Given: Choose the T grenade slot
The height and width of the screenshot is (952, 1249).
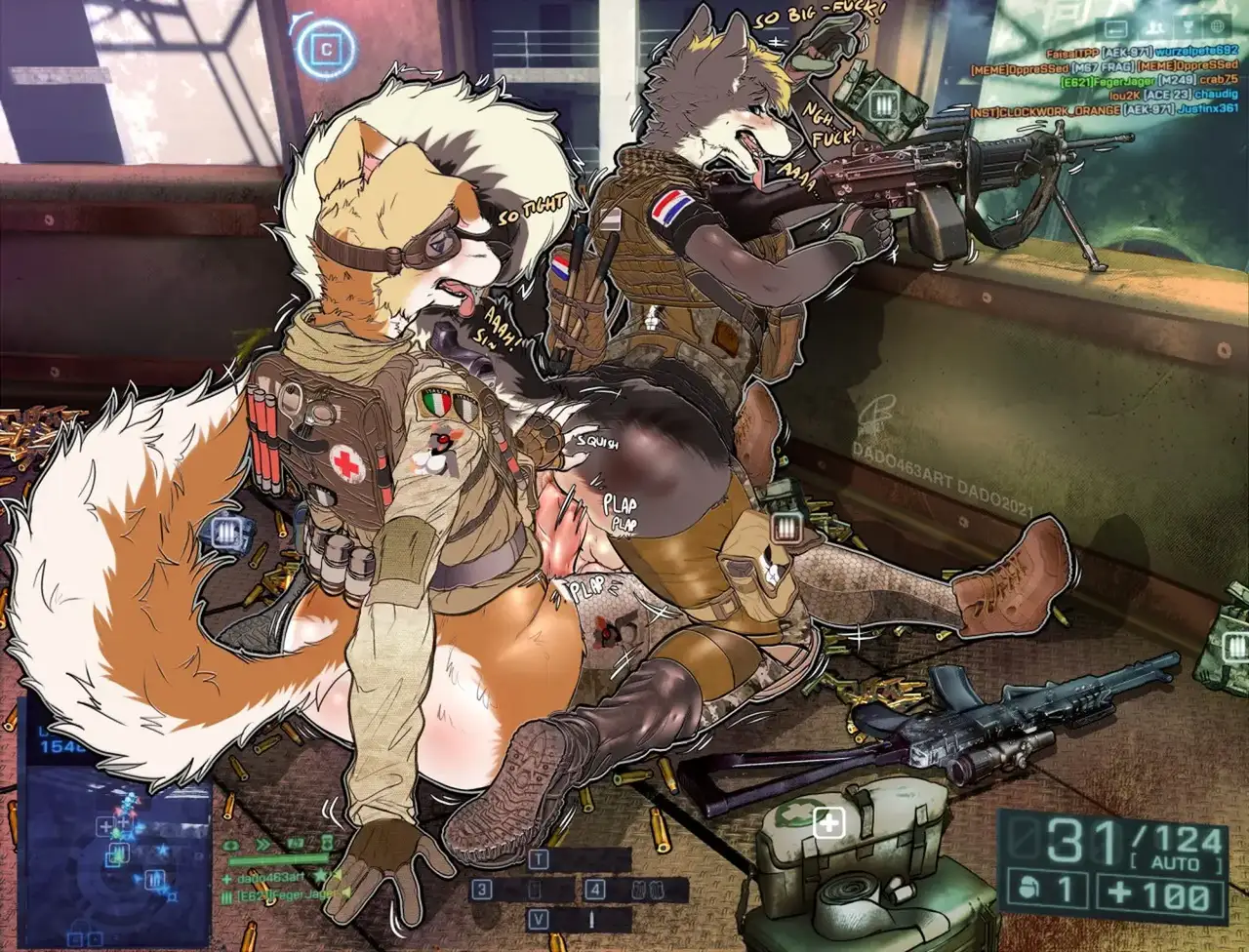Looking at the screenshot, I should point(539,860).
